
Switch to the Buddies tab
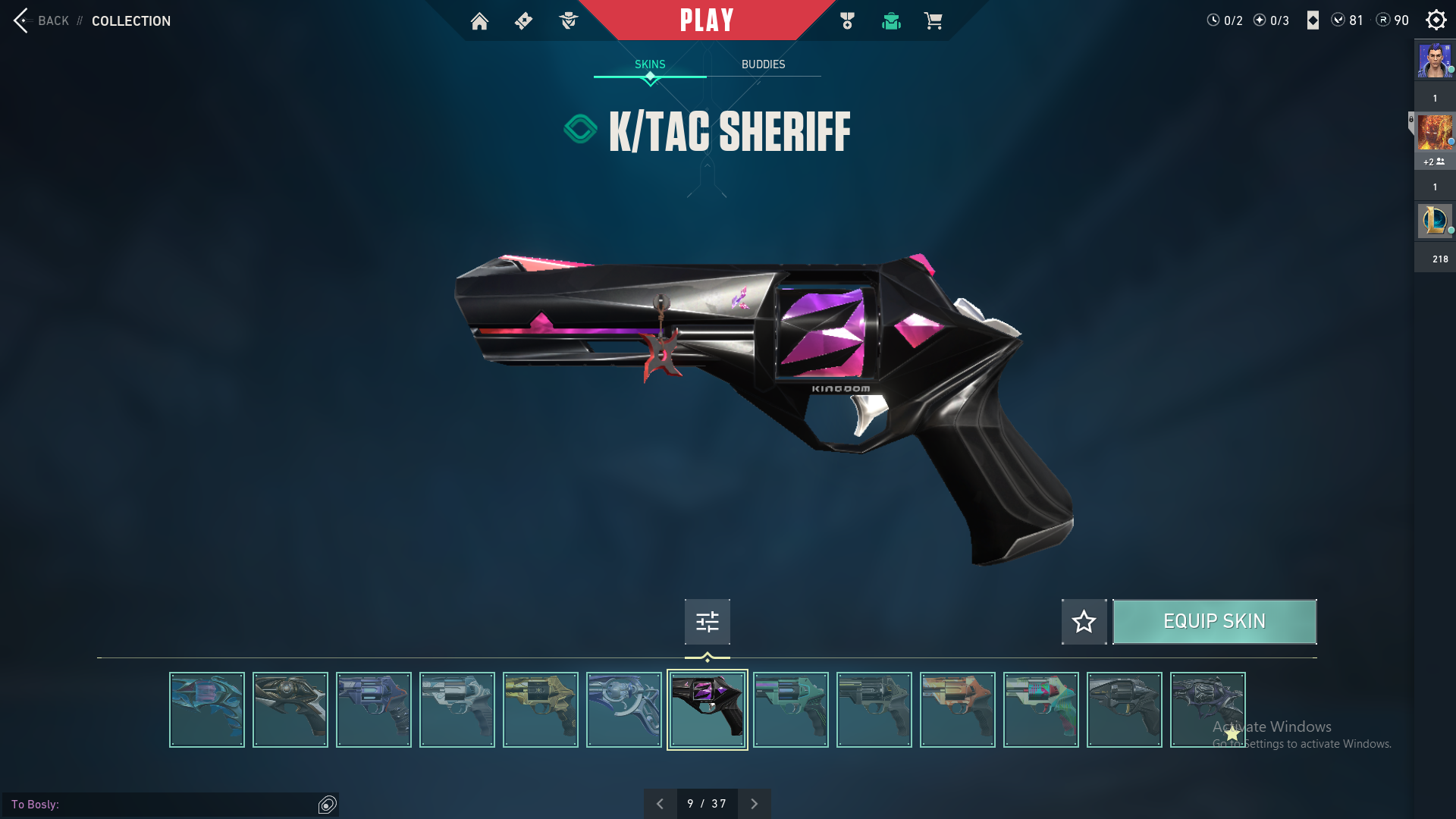tap(763, 64)
